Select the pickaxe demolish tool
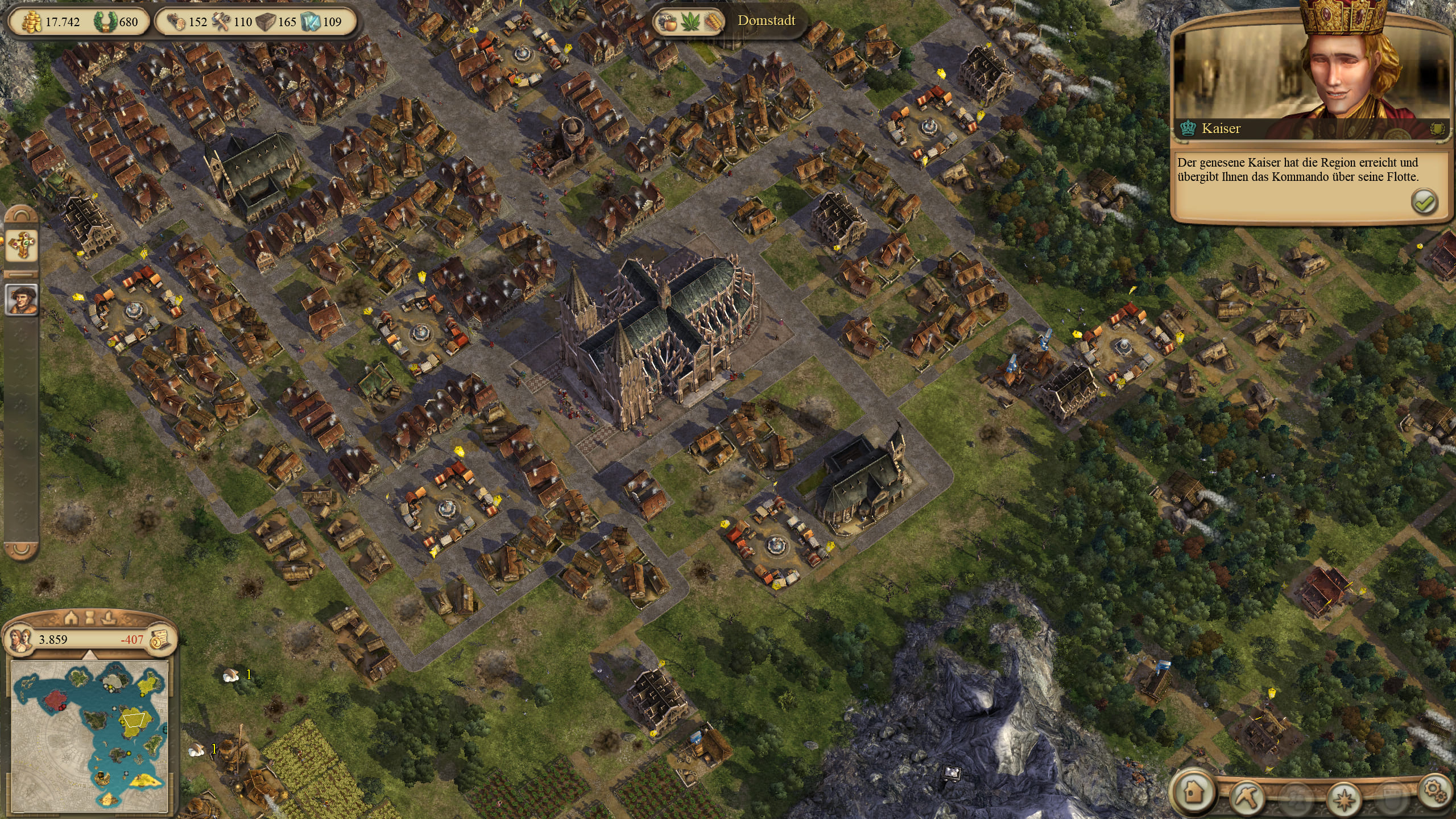This screenshot has width=1456, height=819. pos(1246,797)
